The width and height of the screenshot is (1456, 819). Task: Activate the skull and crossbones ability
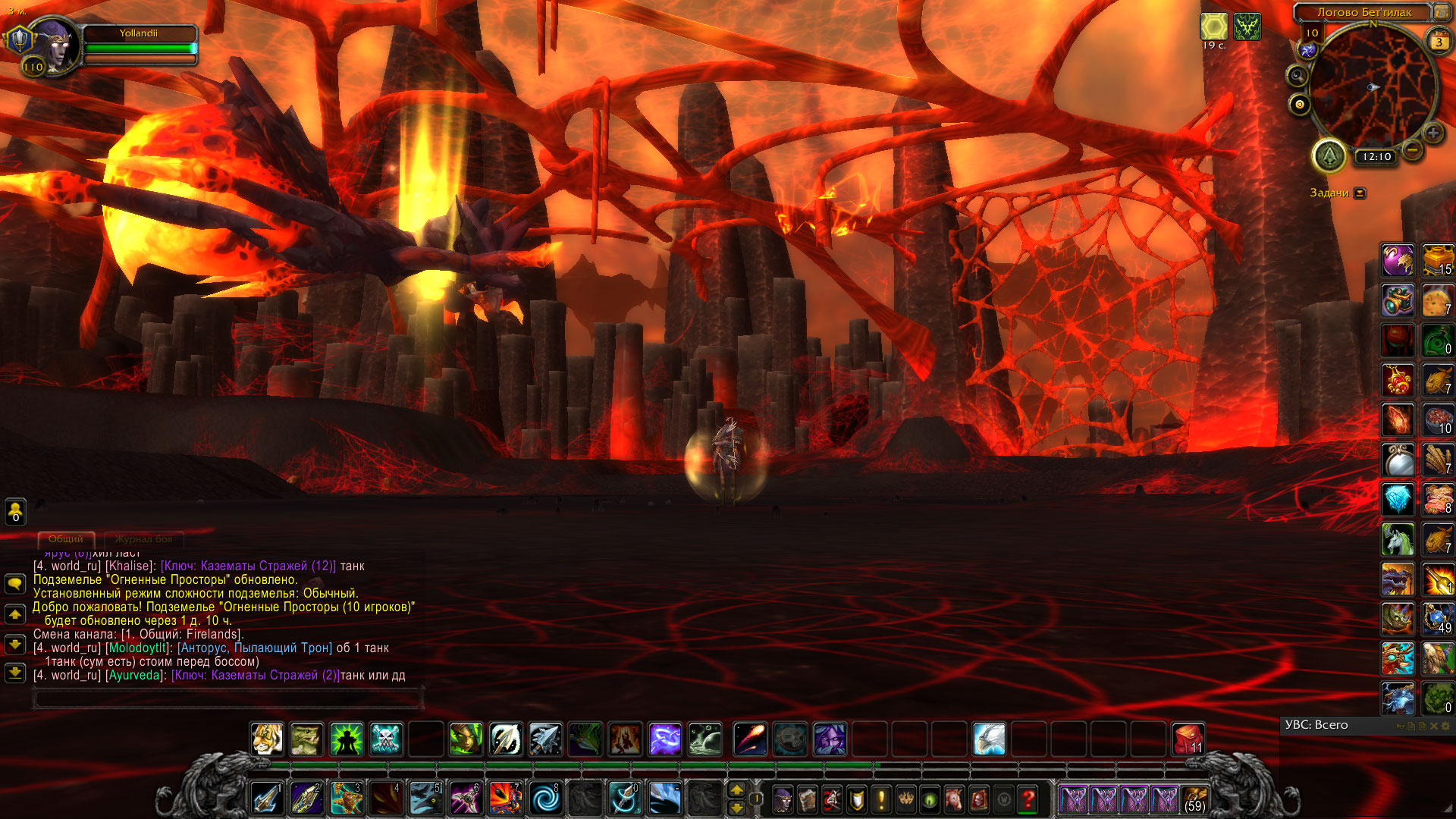click(x=386, y=739)
